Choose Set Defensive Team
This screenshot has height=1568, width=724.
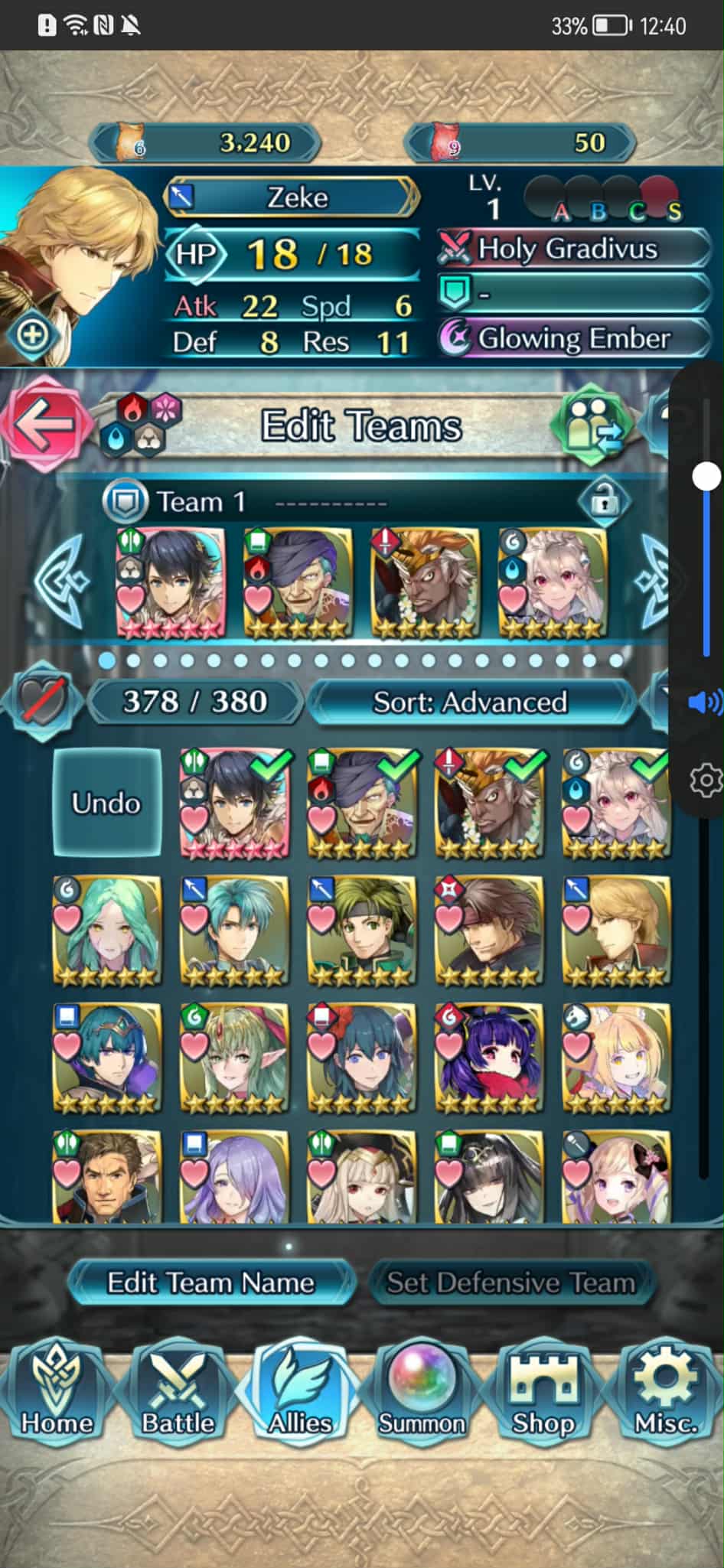[510, 1283]
